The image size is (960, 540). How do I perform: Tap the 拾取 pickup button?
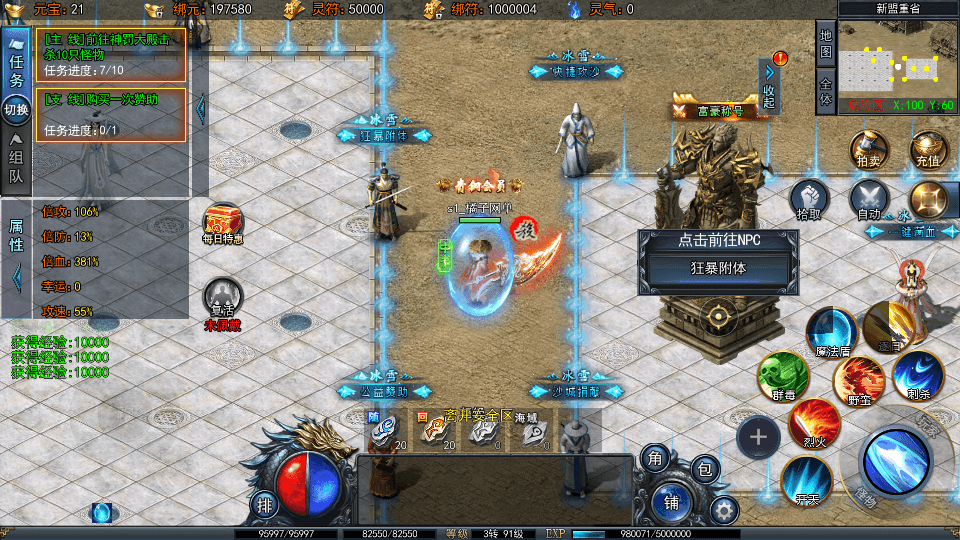pyautogui.click(x=809, y=200)
